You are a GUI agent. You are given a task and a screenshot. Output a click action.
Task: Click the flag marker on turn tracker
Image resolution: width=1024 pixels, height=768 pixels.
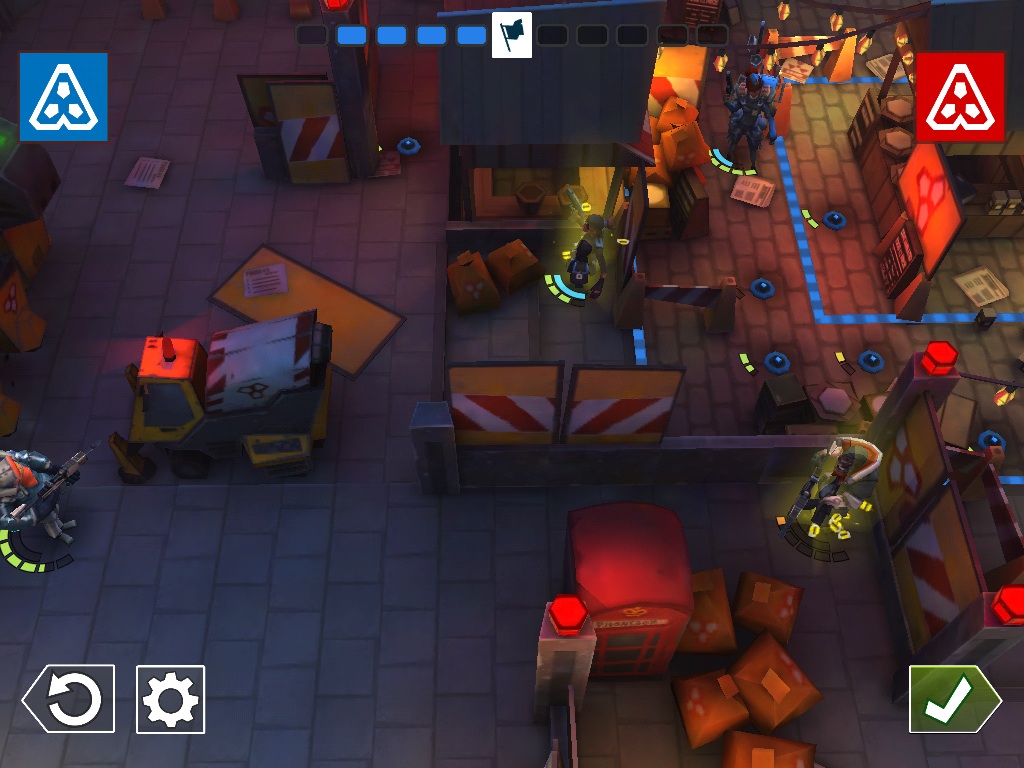pos(512,35)
